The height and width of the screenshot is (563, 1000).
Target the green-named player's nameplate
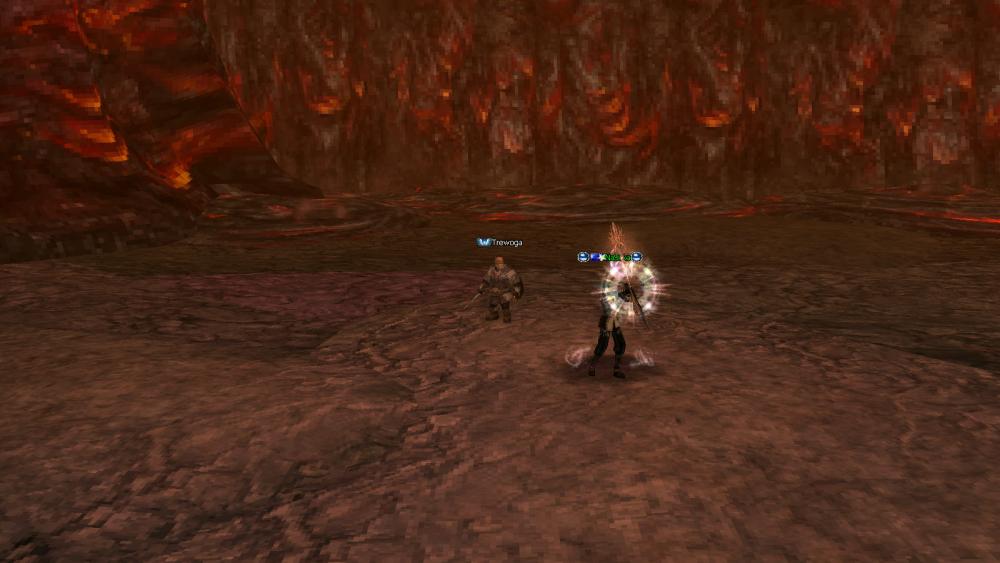click(613, 257)
